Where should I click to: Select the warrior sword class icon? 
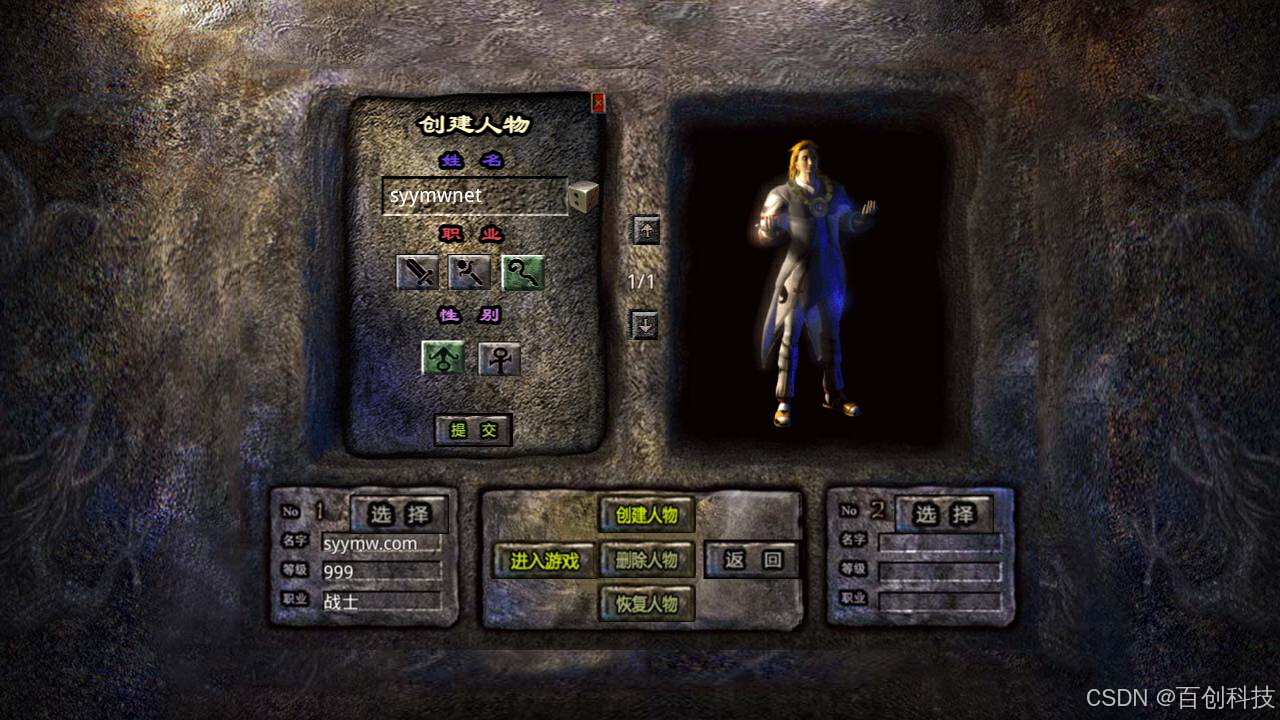[417, 272]
